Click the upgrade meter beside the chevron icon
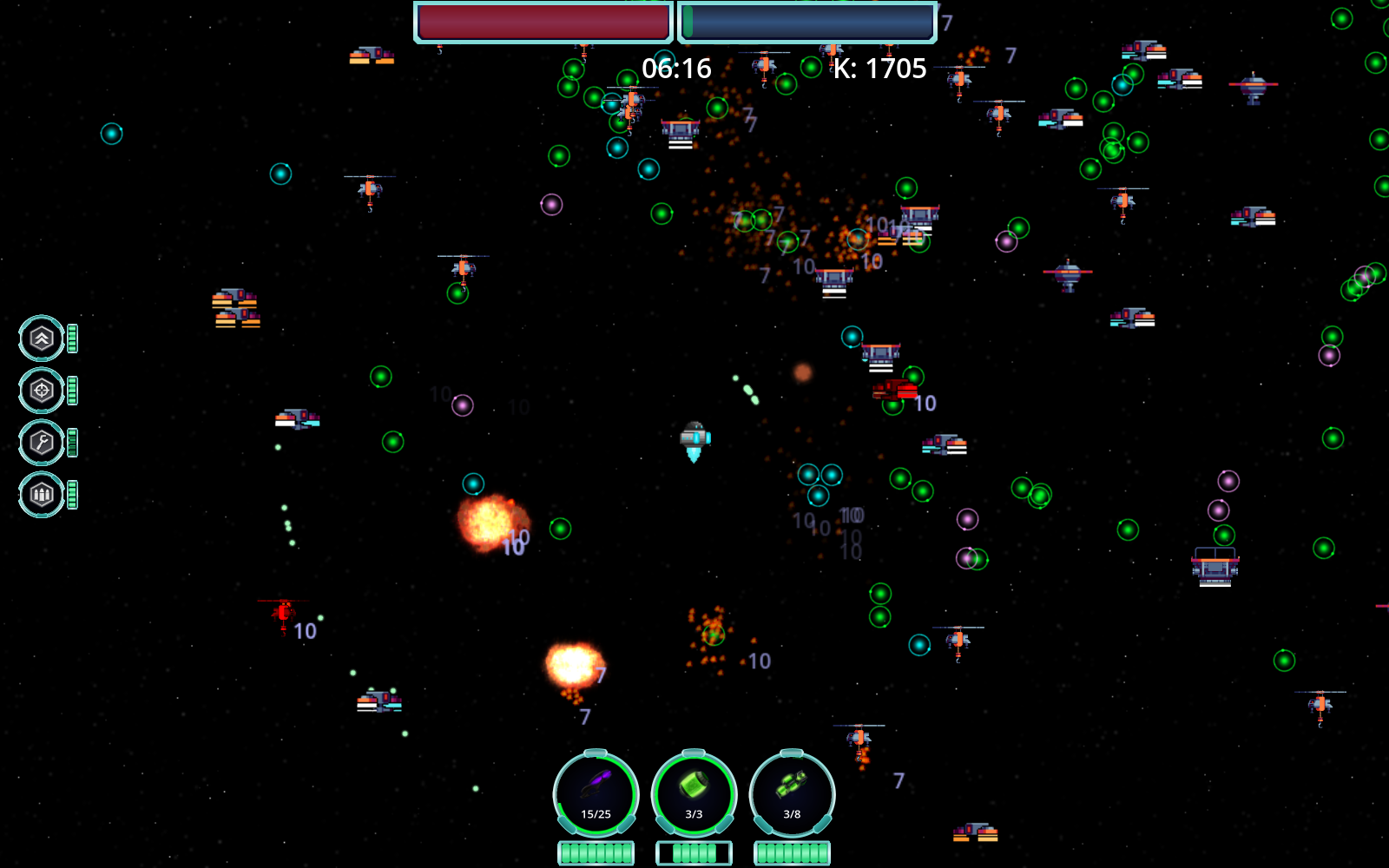The width and height of the screenshot is (1389, 868). click(x=71, y=339)
